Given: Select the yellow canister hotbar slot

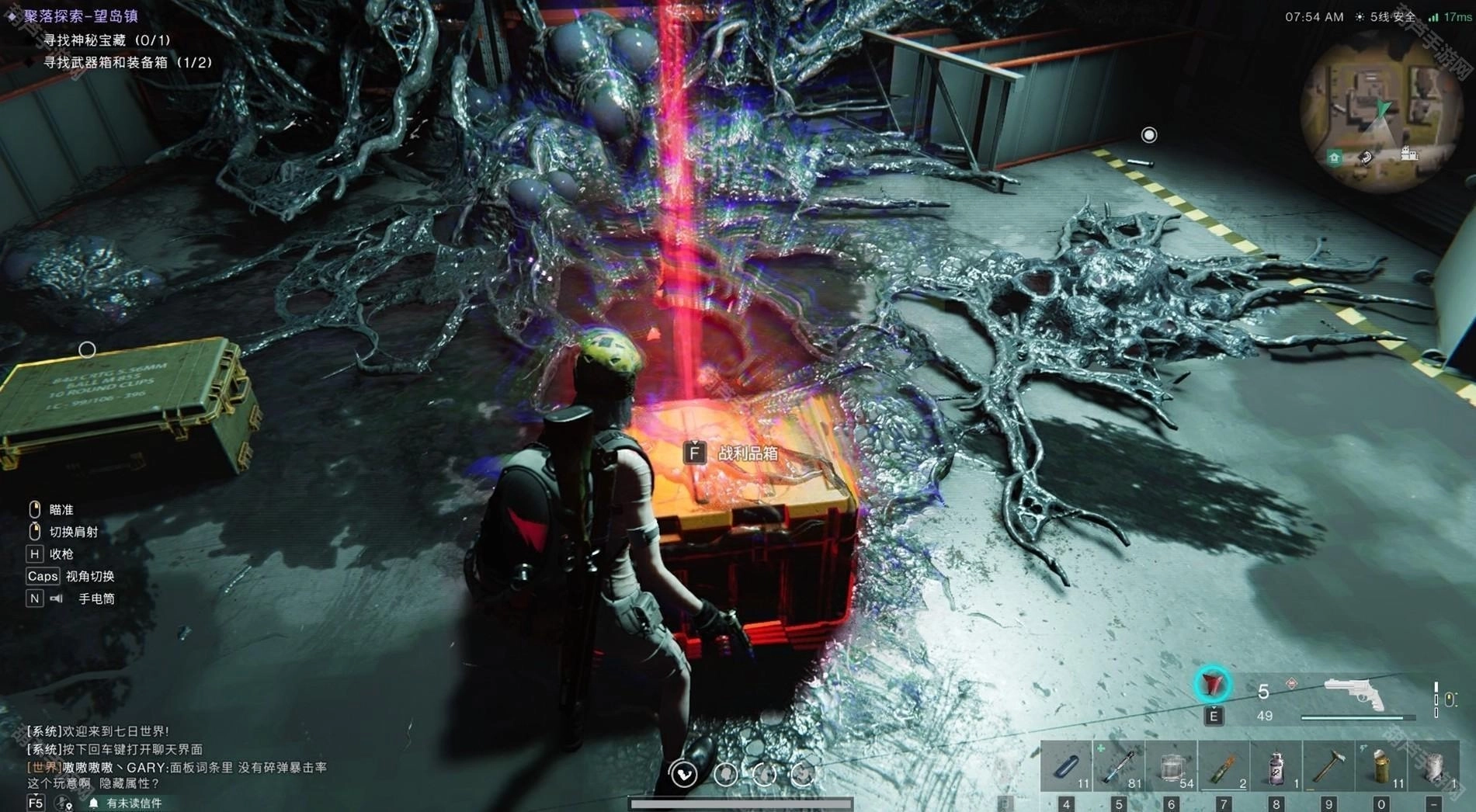Looking at the screenshot, I should click(1381, 767).
